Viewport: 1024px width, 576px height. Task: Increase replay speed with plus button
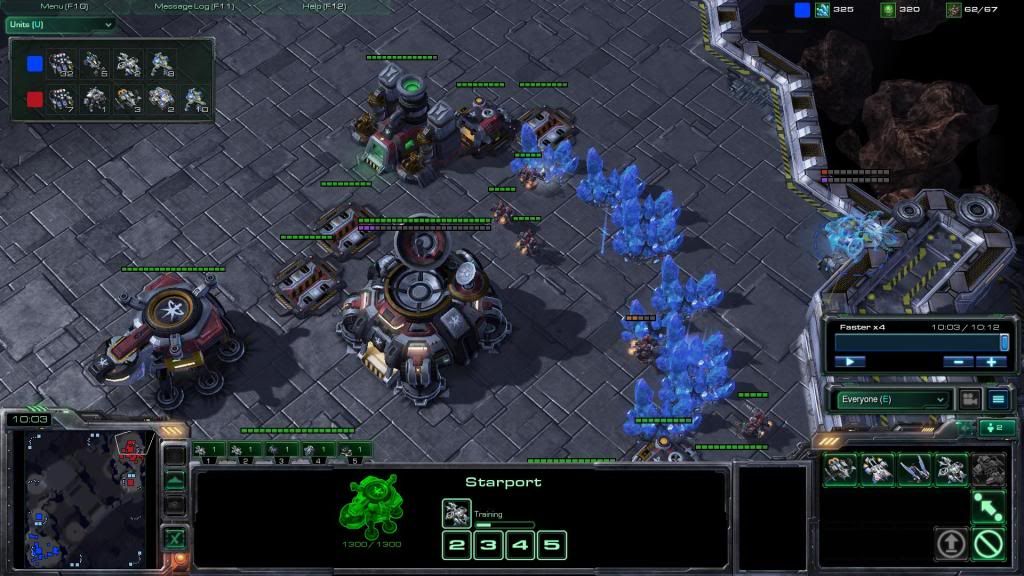(991, 361)
